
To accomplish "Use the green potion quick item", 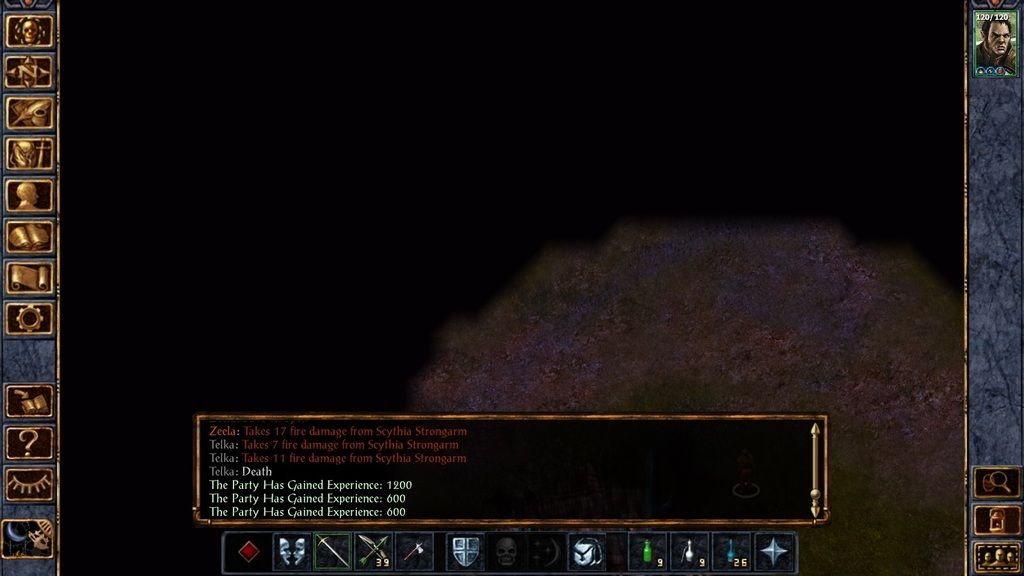I will click(x=649, y=551).
